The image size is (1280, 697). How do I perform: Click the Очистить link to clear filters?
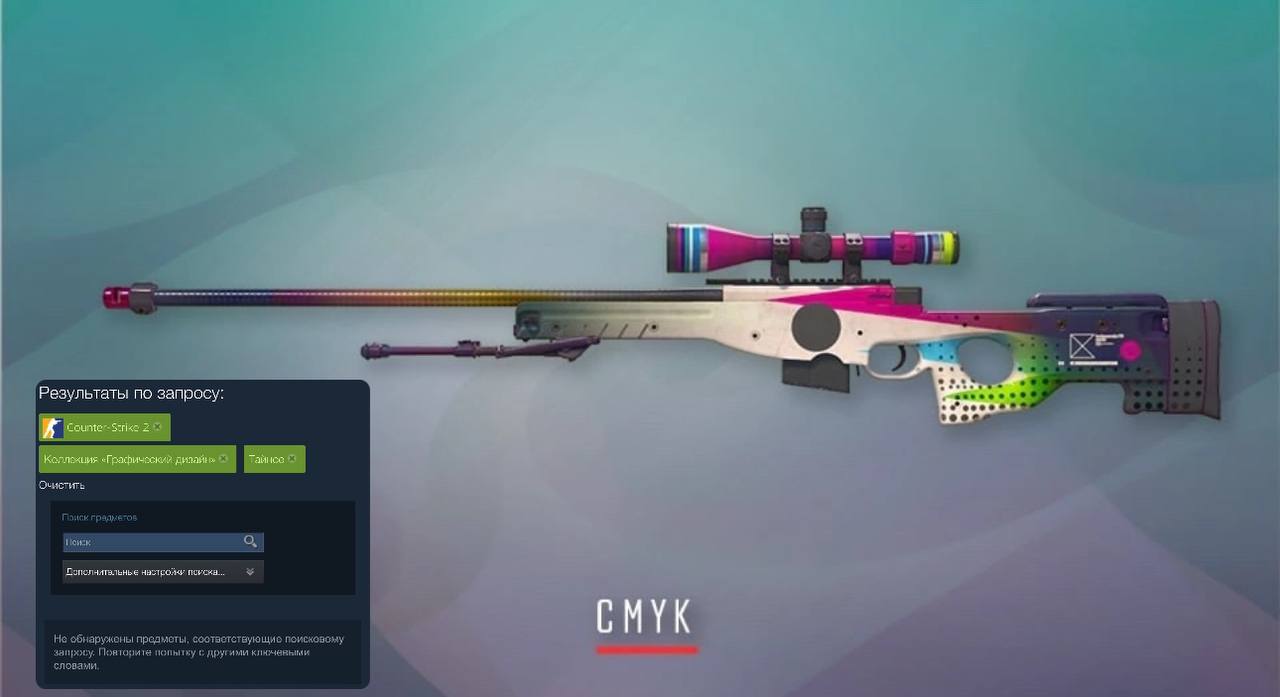point(61,485)
